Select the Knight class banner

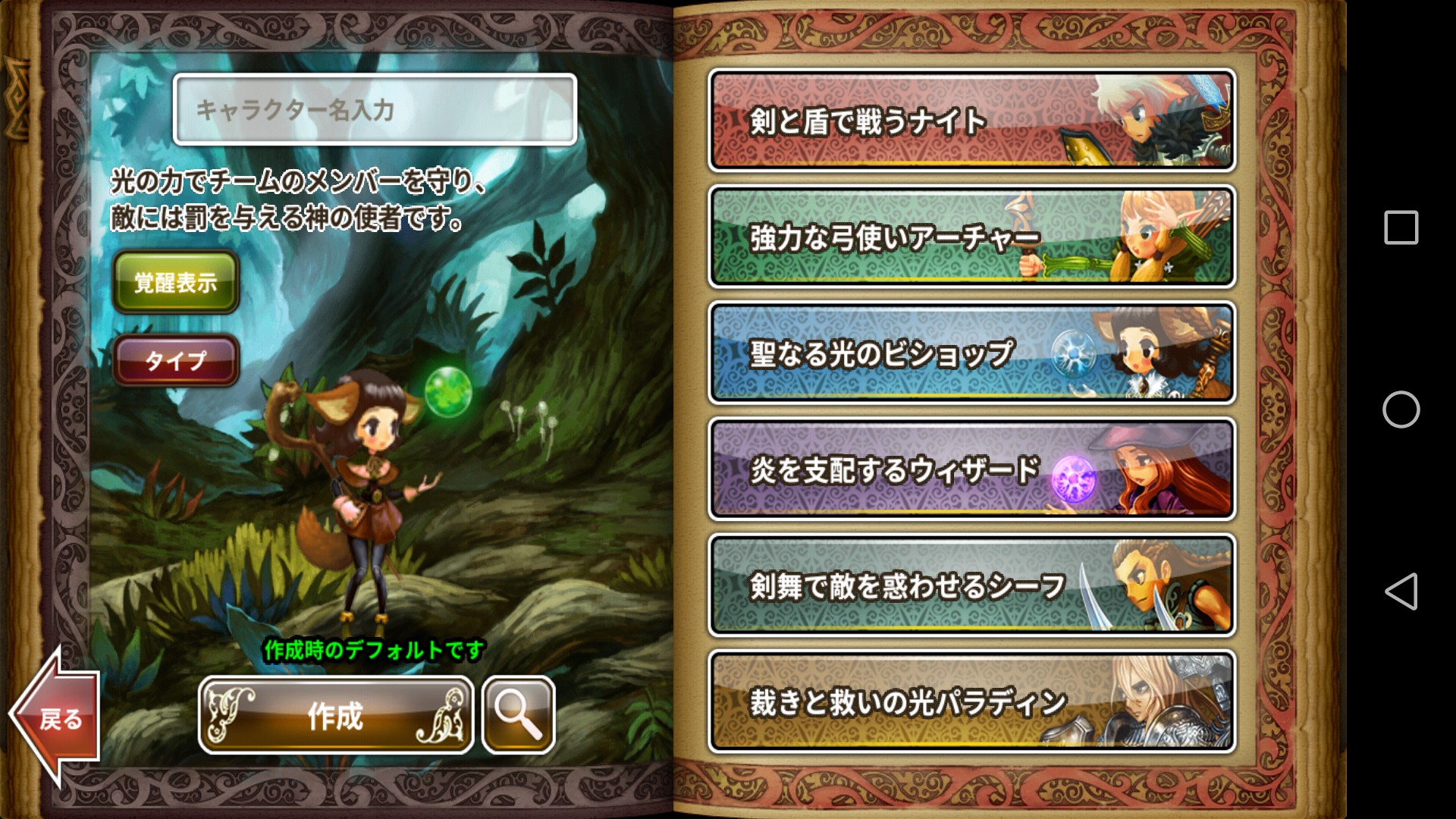coord(971,121)
